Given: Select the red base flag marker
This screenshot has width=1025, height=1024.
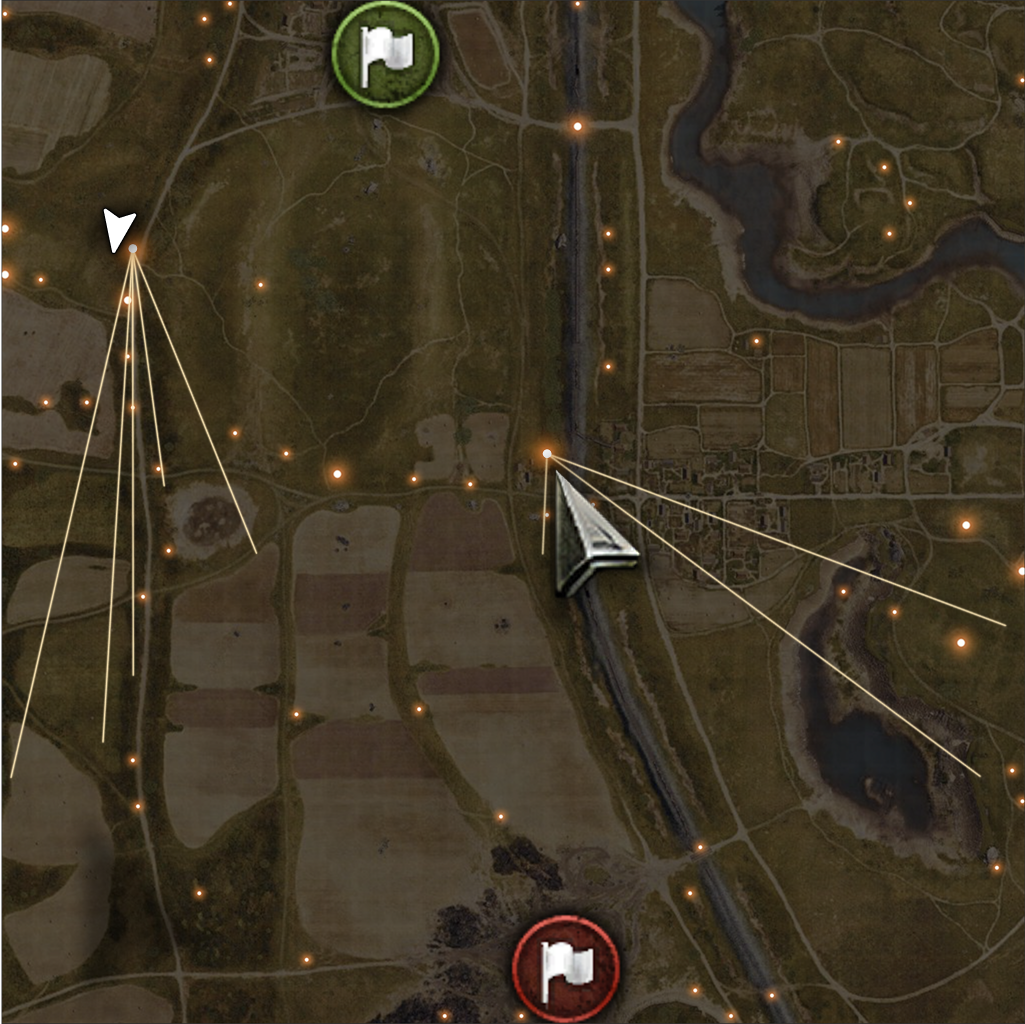Looking at the screenshot, I should pos(565,966).
